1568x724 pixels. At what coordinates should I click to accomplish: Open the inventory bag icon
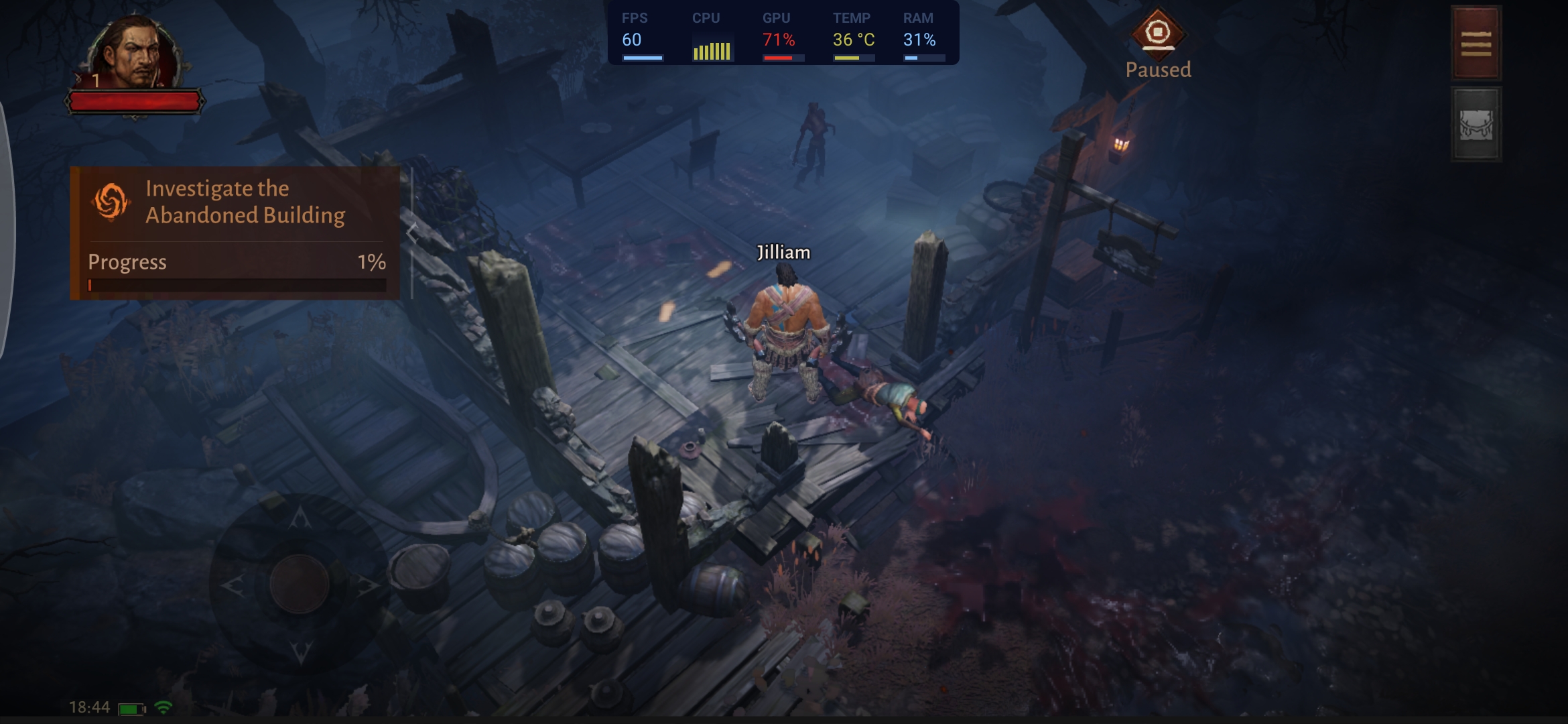1476,125
